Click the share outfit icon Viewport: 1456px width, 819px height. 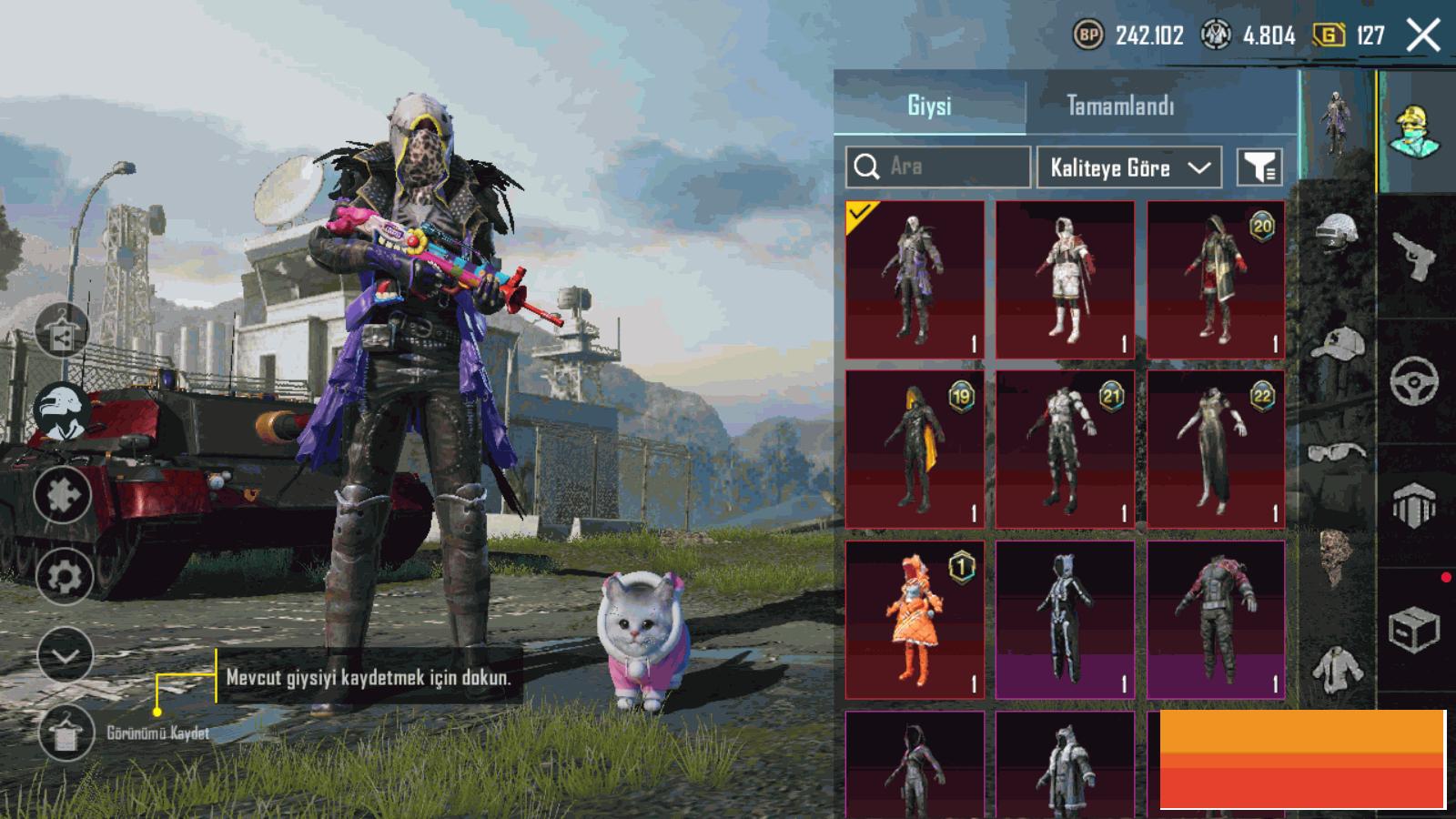[62, 332]
